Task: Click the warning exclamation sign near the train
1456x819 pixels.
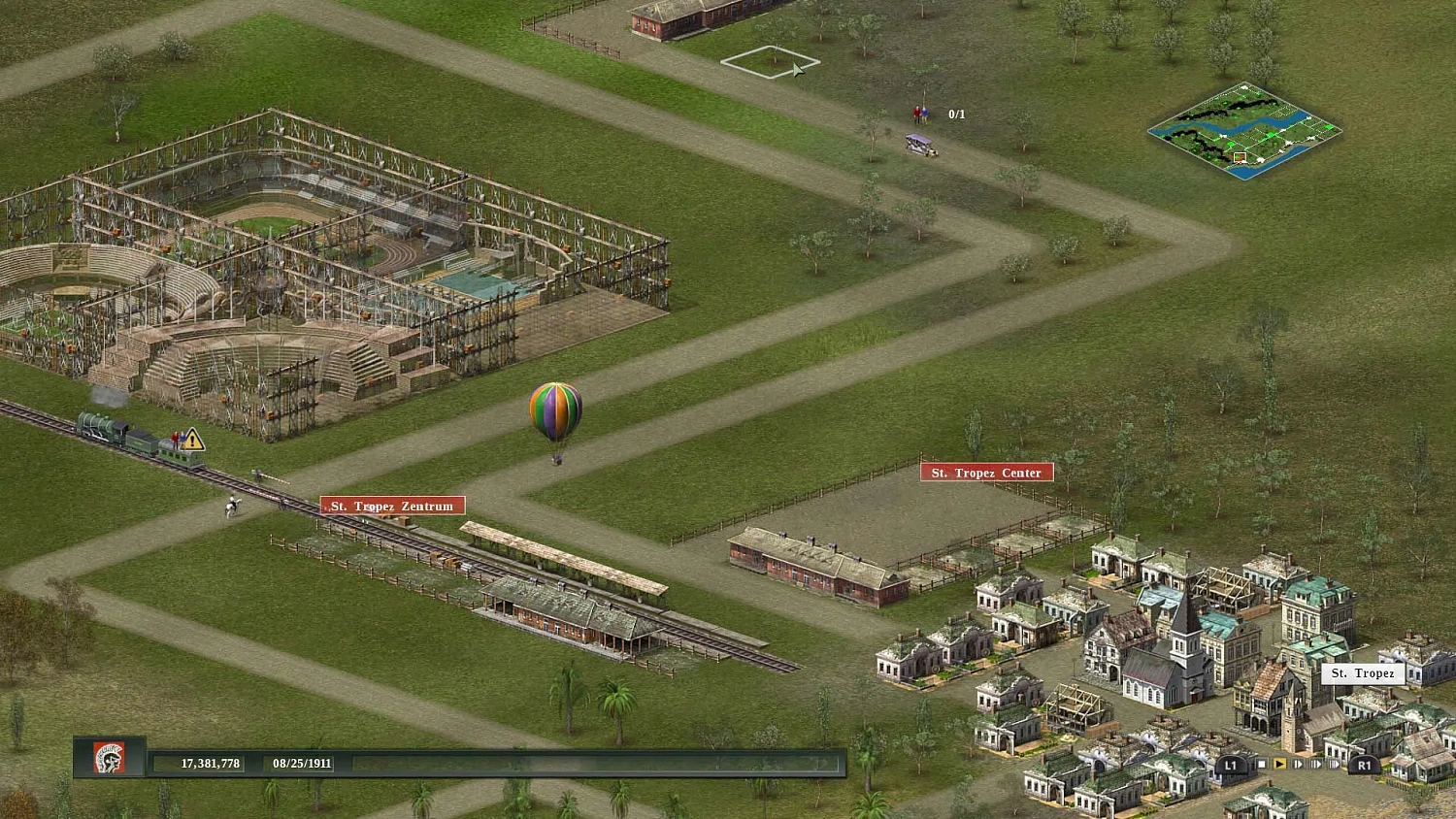Action: [x=190, y=442]
